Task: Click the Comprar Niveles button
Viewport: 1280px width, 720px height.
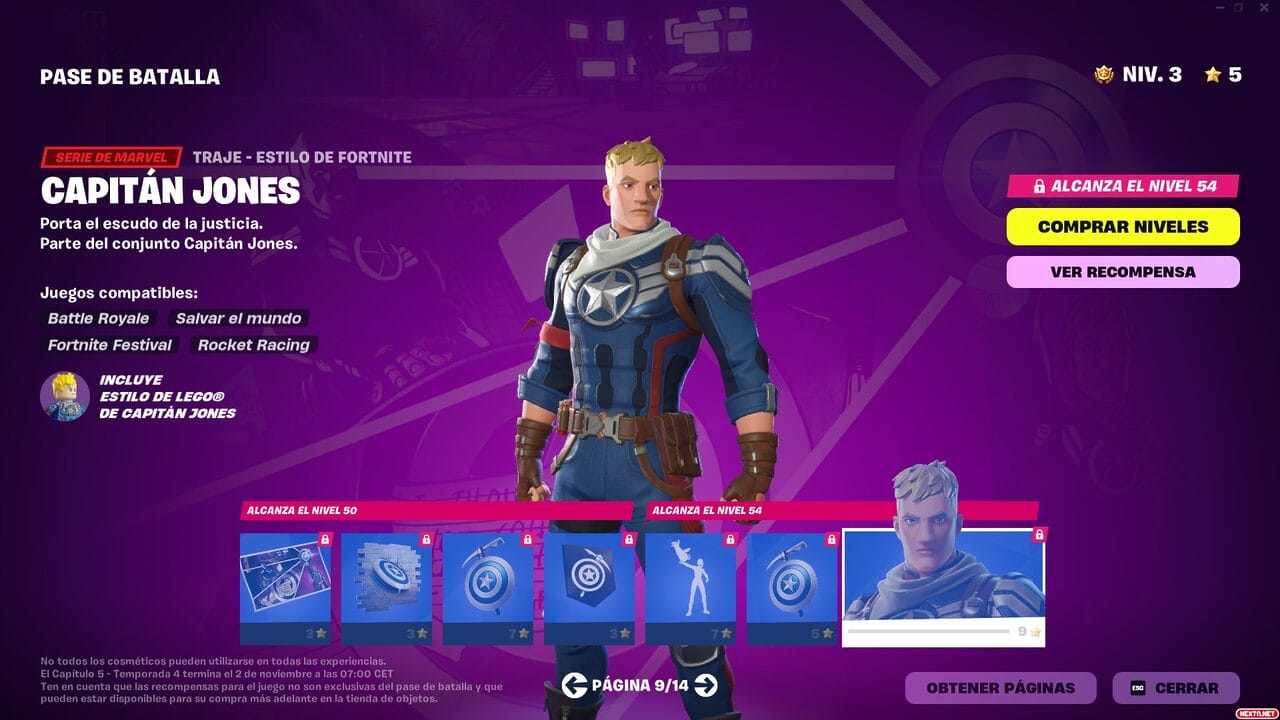Action: tap(1122, 227)
